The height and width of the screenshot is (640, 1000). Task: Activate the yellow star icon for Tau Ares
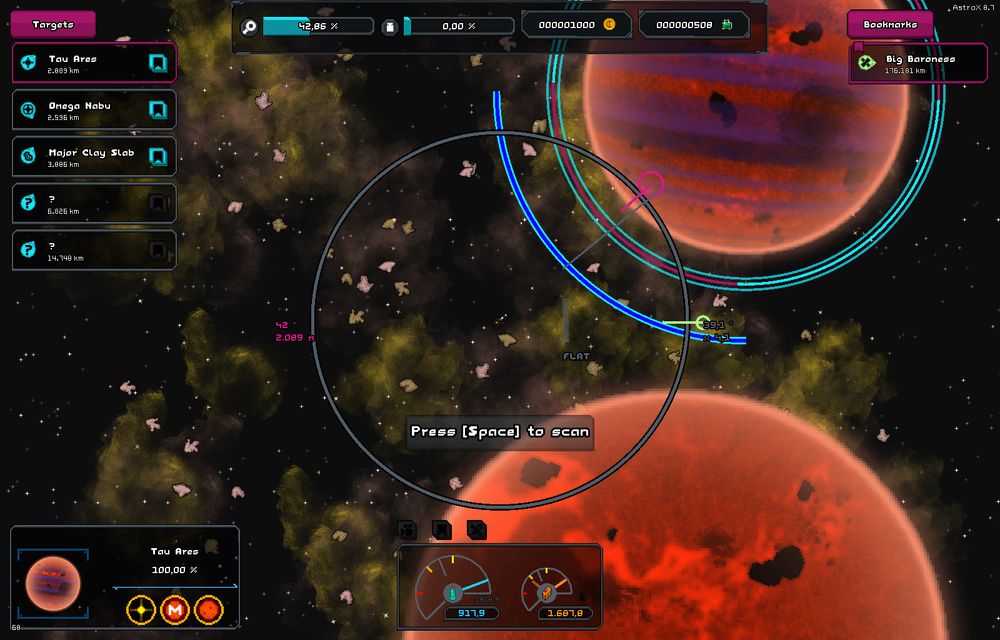(x=142, y=608)
